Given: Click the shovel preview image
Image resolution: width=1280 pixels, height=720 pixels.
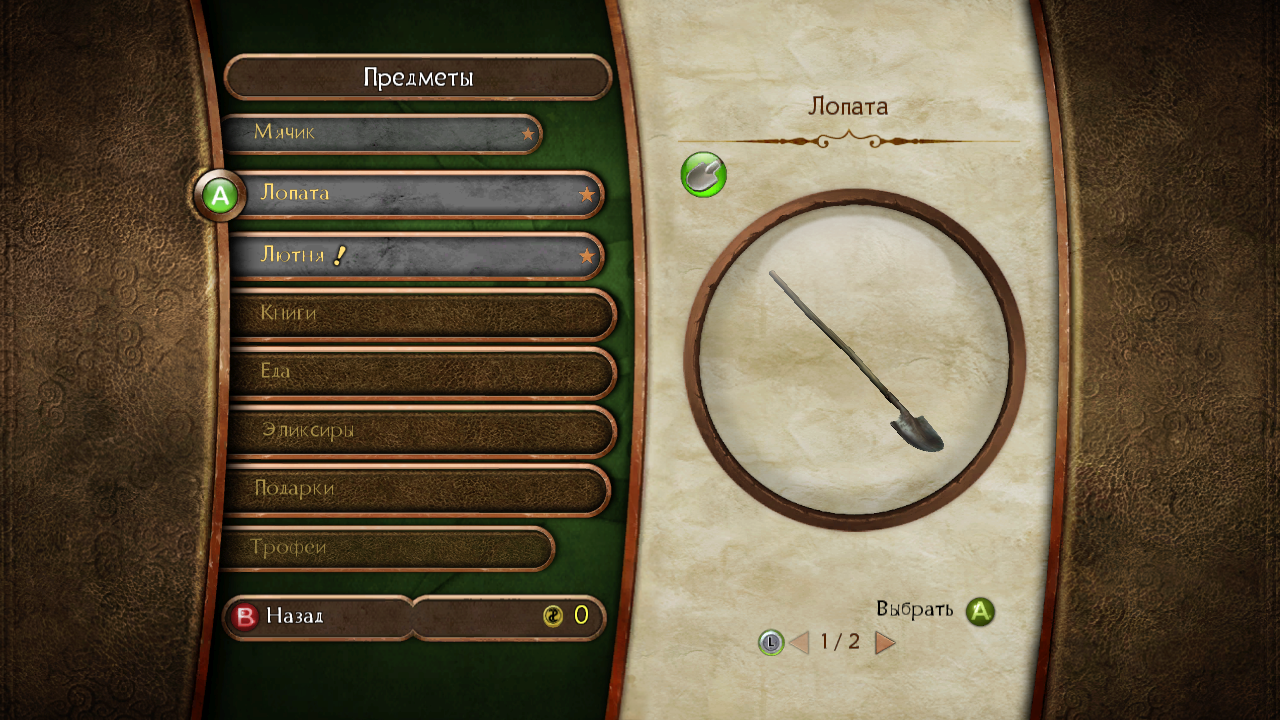Looking at the screenshot, I should [x=855, y=360].
